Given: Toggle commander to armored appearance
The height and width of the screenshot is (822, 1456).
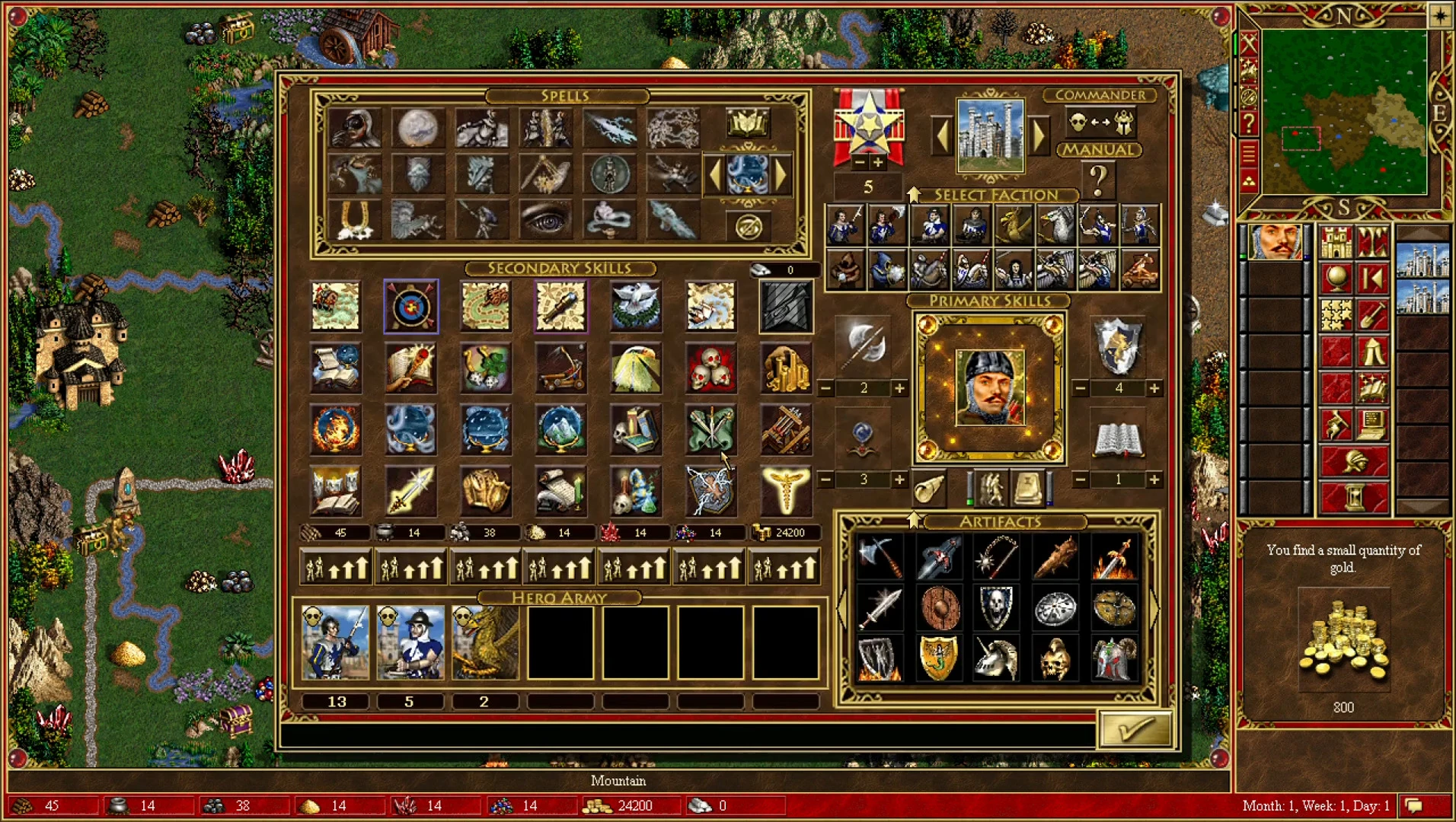Looking at the screenshot, I should (x=1124, y=123).
